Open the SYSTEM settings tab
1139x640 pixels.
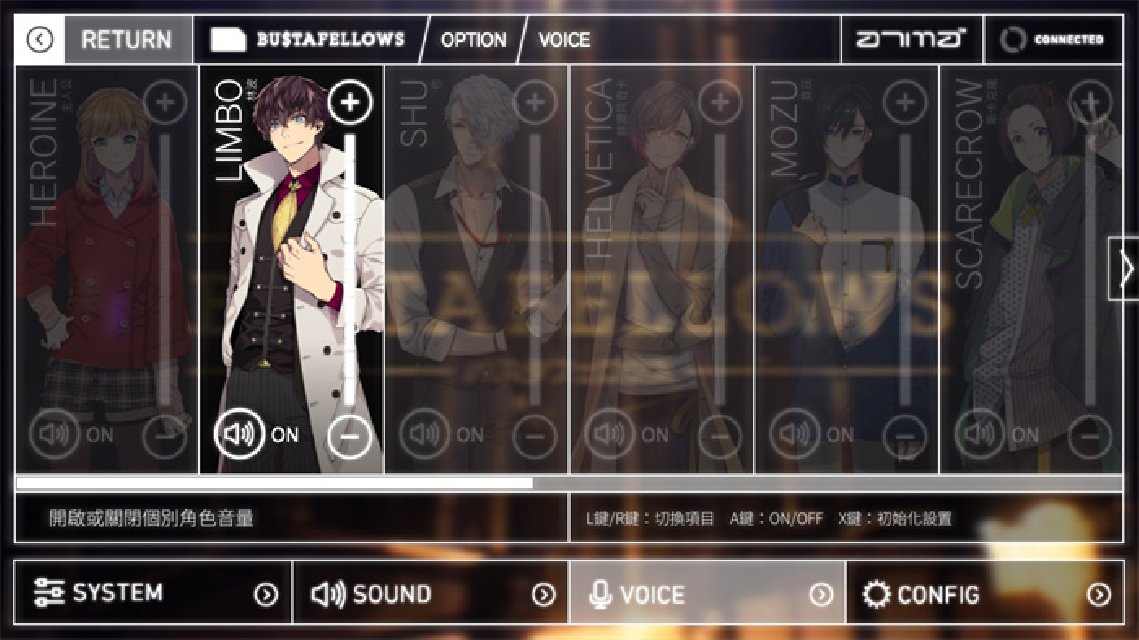click(x=153, y=593)
